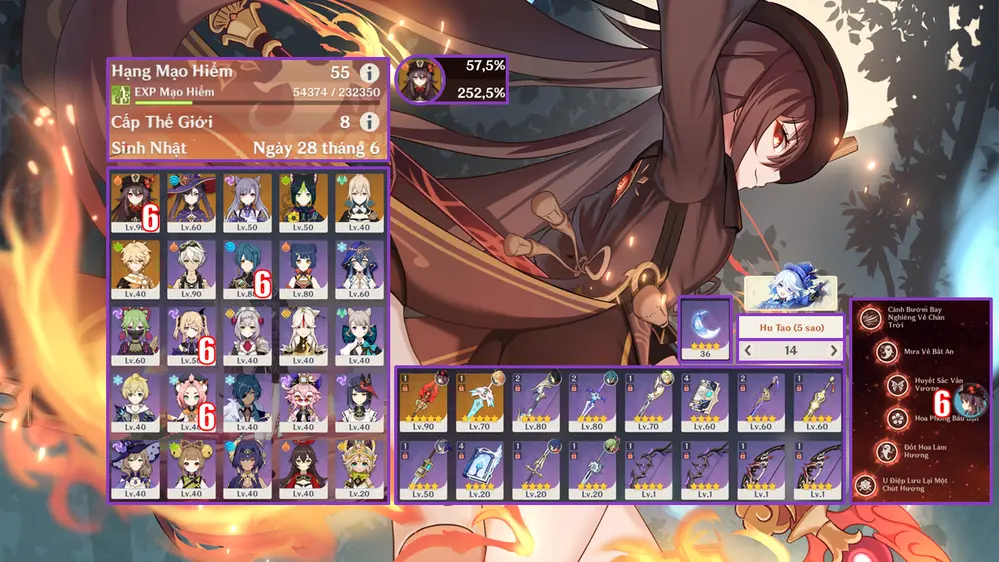Click the info icon beside Hạng Mạo Hiểm
999x562 pixels.
369,73
